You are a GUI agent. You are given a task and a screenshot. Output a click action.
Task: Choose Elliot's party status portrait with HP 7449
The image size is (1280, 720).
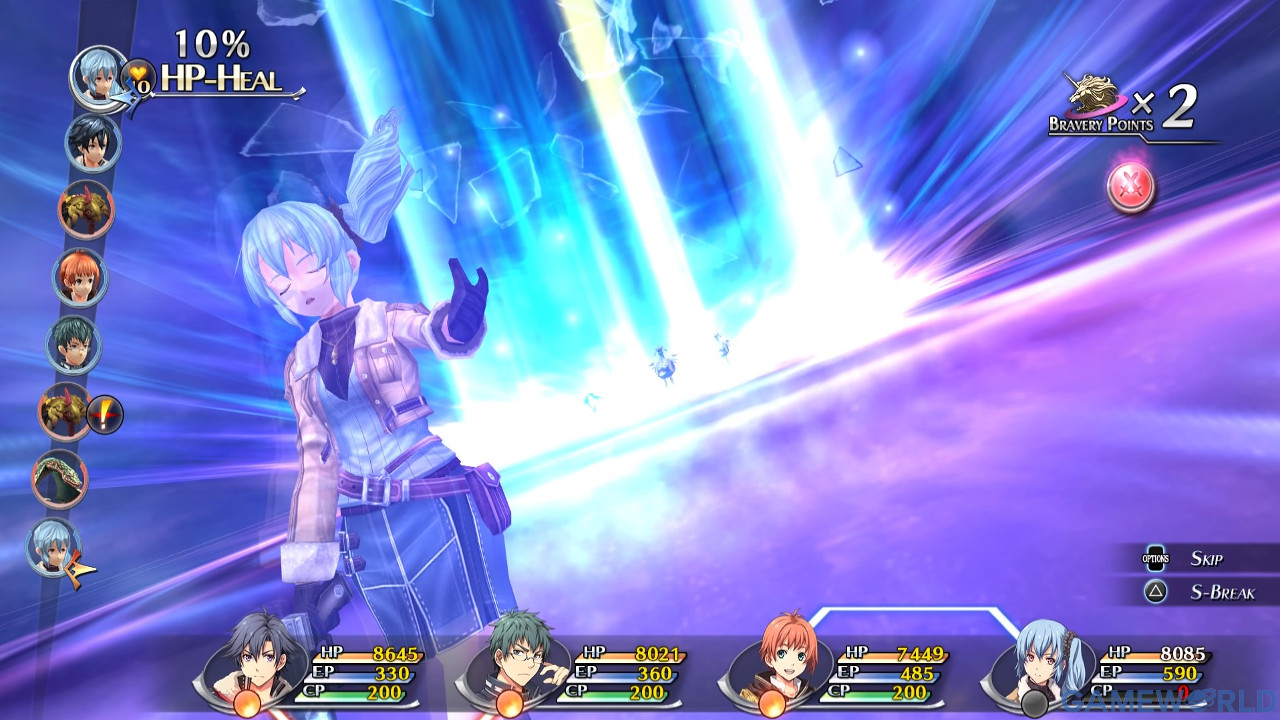click(x=785, y=658)
